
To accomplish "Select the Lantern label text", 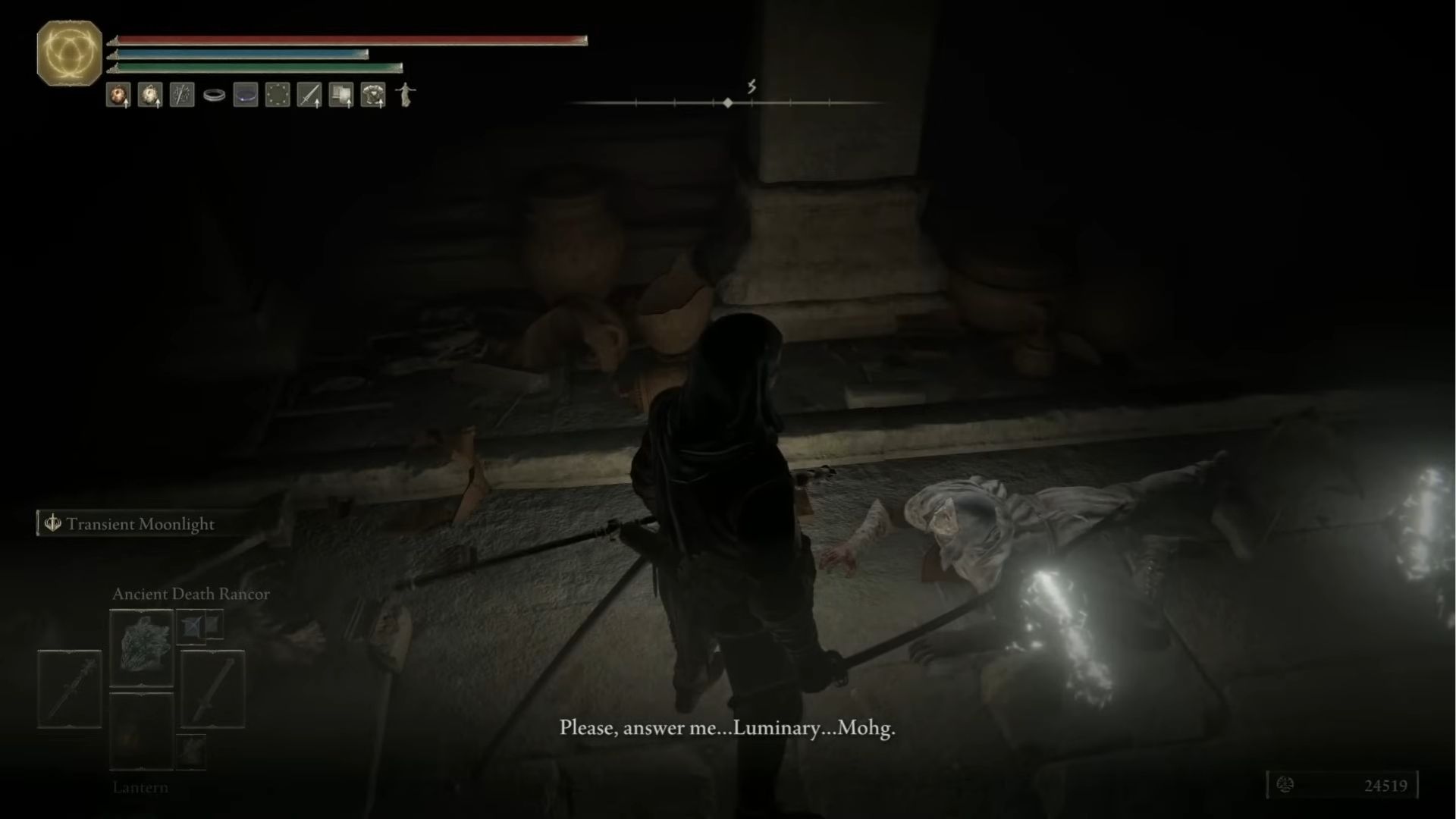I will pos(141,787).
